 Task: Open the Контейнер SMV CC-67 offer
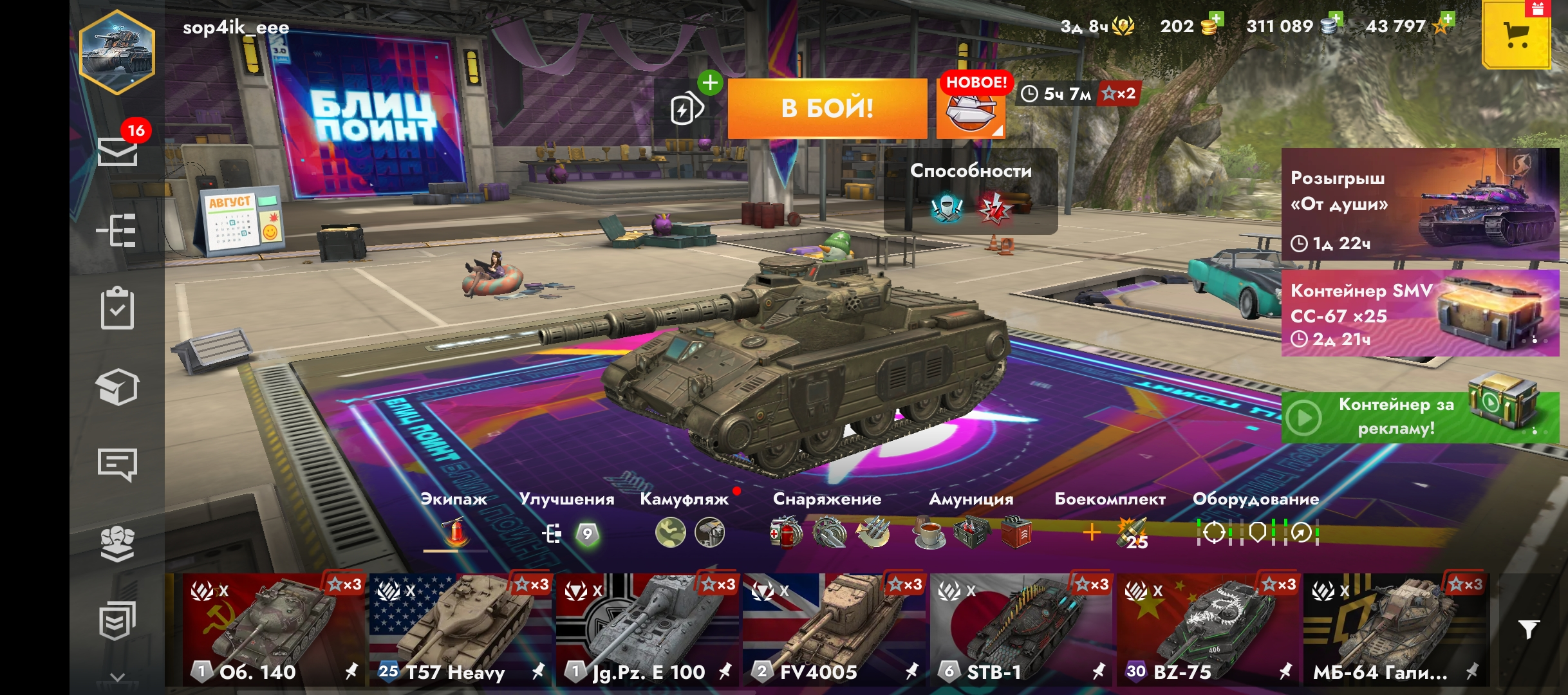(x=1419, y=313)
